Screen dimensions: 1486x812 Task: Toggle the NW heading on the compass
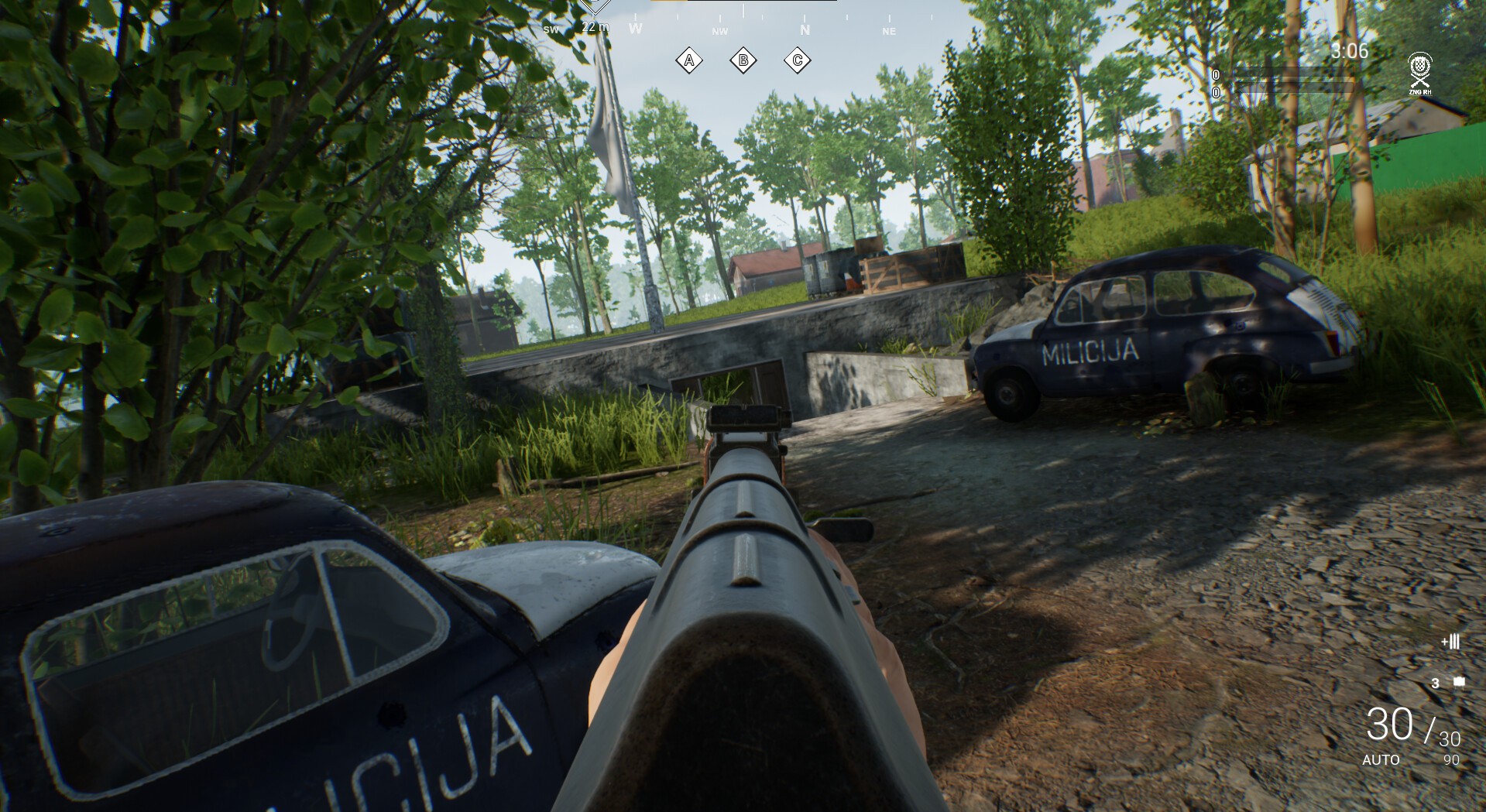[x=719, y=32]
